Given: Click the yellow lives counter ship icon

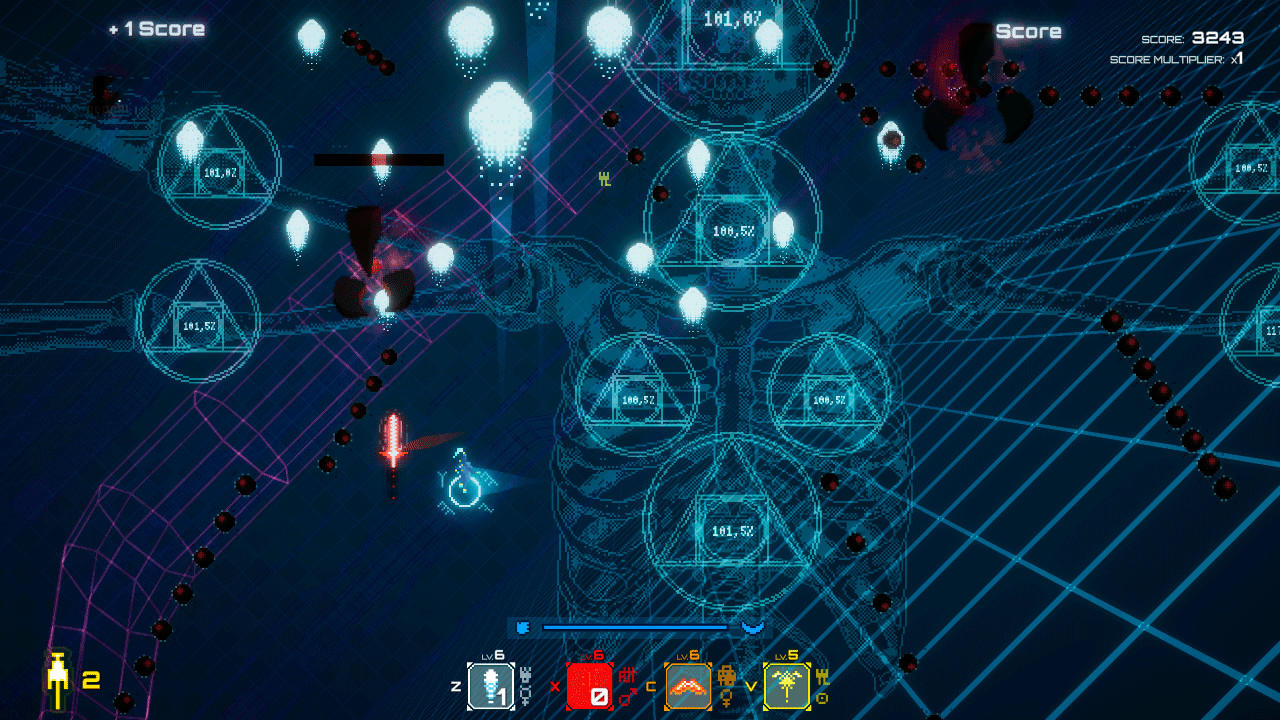Looking at the screenshot, I should tap(58, 676).
